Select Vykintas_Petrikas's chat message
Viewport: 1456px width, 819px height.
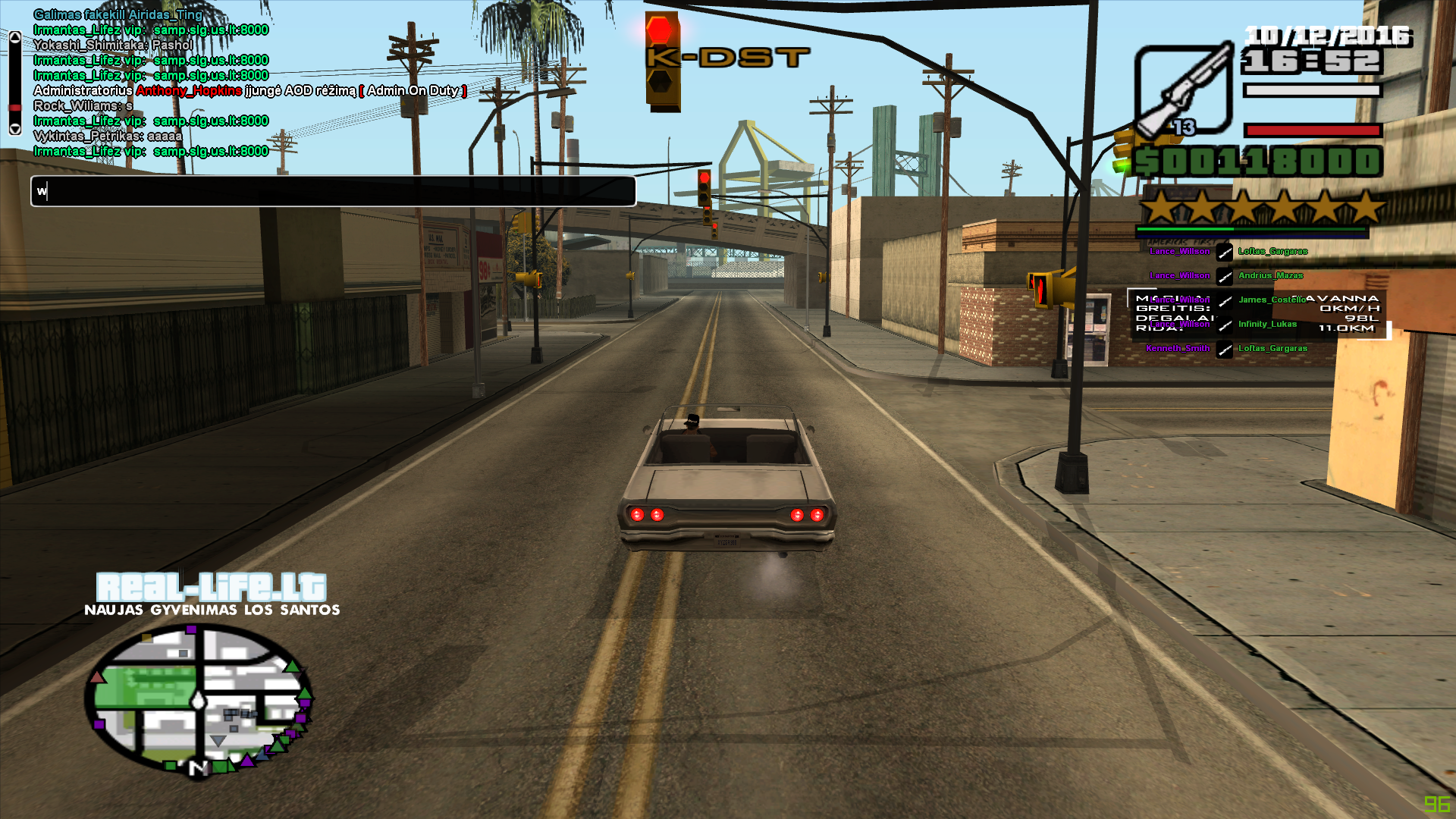pos(108,136)
